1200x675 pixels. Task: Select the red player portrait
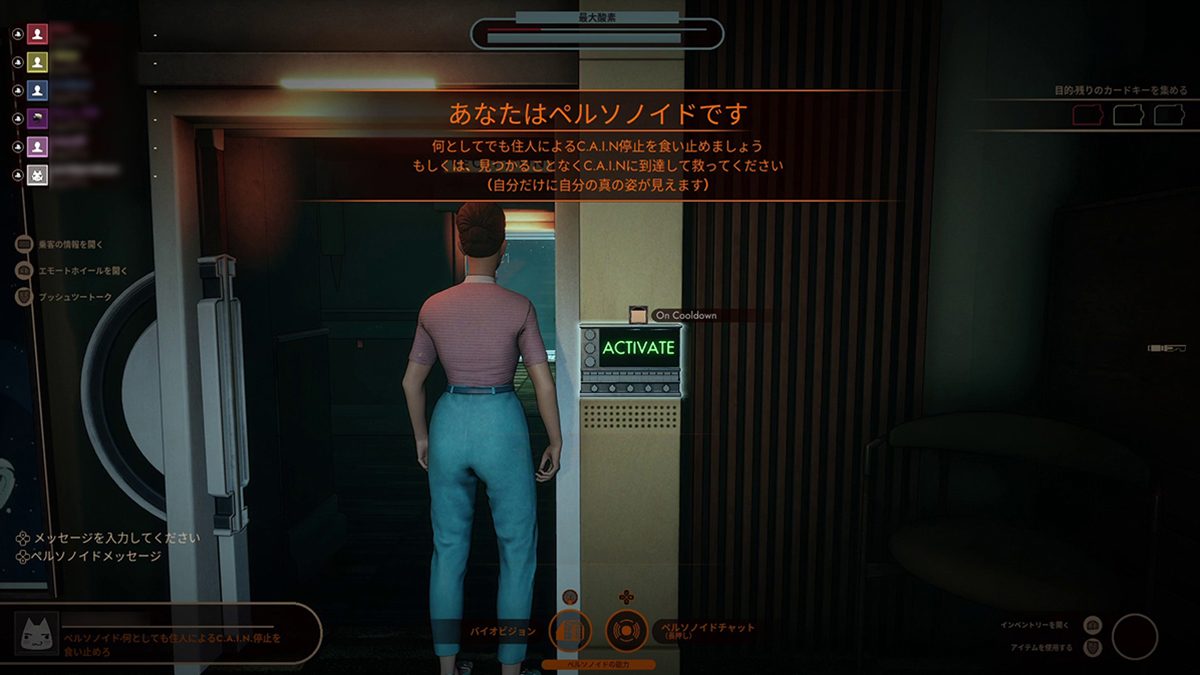pyautogui.click(x=38, y=34)
